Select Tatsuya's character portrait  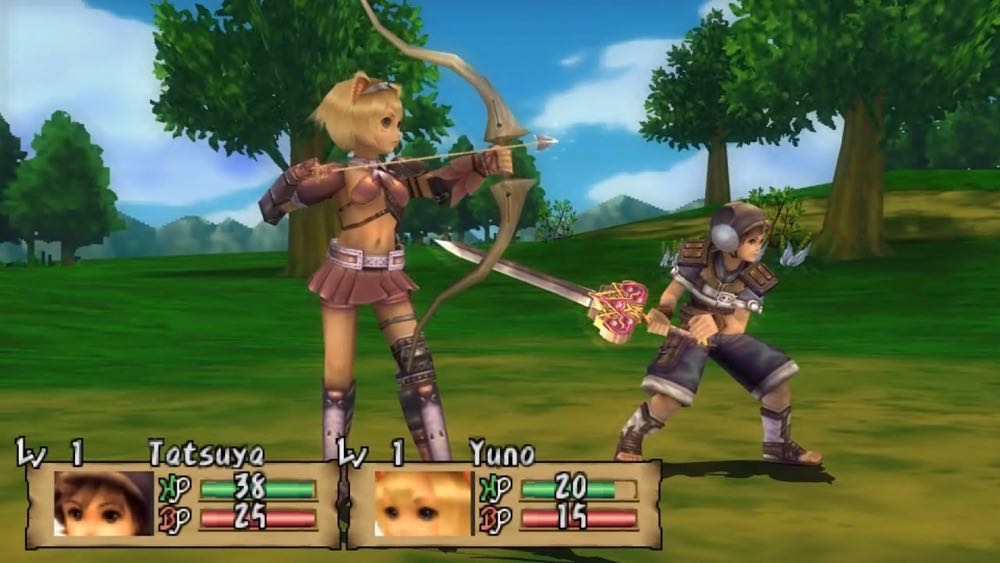[96, 504]
